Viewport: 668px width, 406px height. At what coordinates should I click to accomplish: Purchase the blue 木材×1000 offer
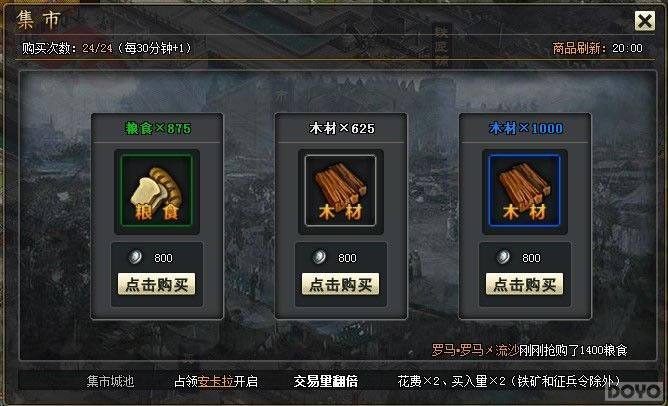[525, 284]
